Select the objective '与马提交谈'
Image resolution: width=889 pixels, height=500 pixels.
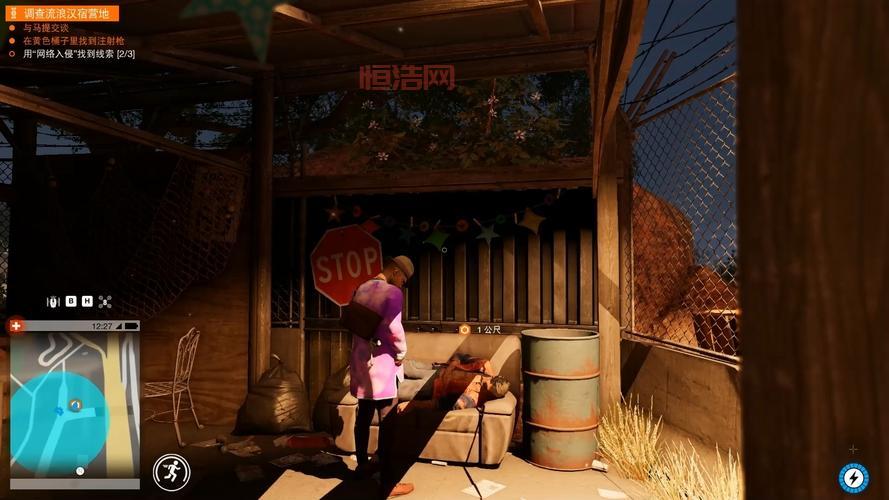pos(47,28)
